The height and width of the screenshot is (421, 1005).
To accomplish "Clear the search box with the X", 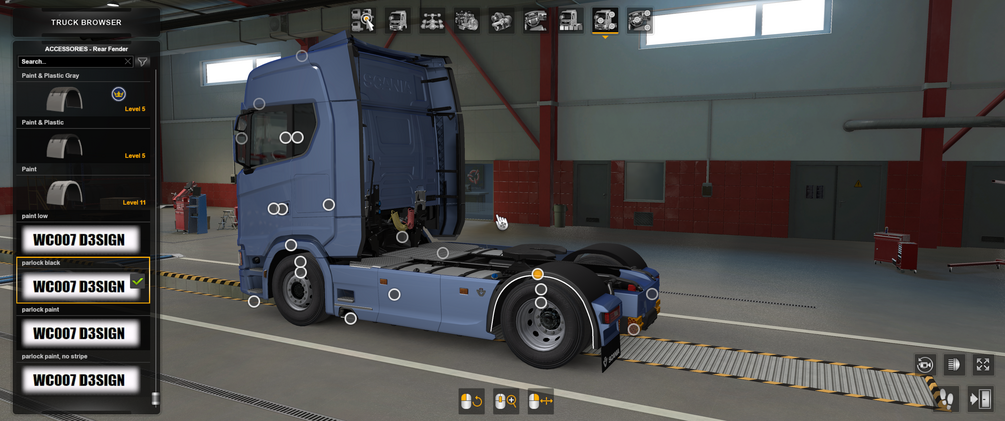I will [127, 62].
